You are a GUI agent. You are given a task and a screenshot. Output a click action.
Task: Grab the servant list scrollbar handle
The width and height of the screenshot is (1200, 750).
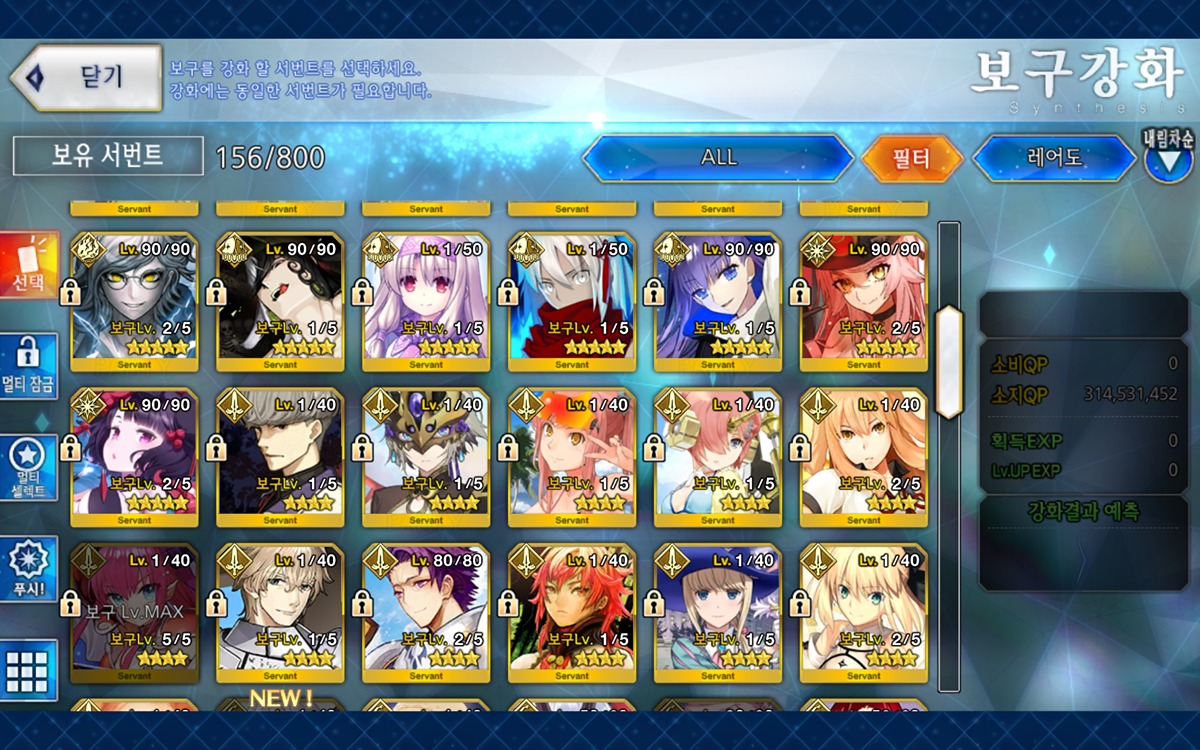948,347
